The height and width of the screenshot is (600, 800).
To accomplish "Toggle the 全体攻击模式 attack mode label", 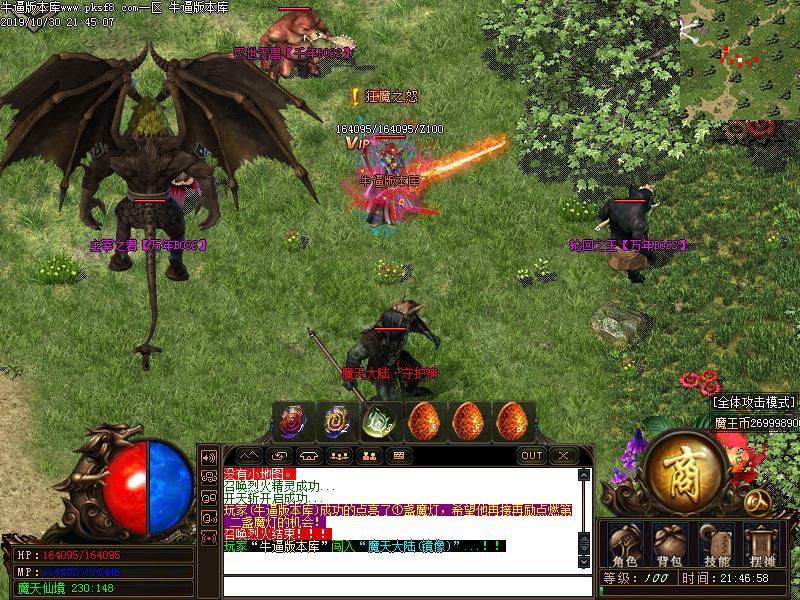I will (x=754, y=402).
